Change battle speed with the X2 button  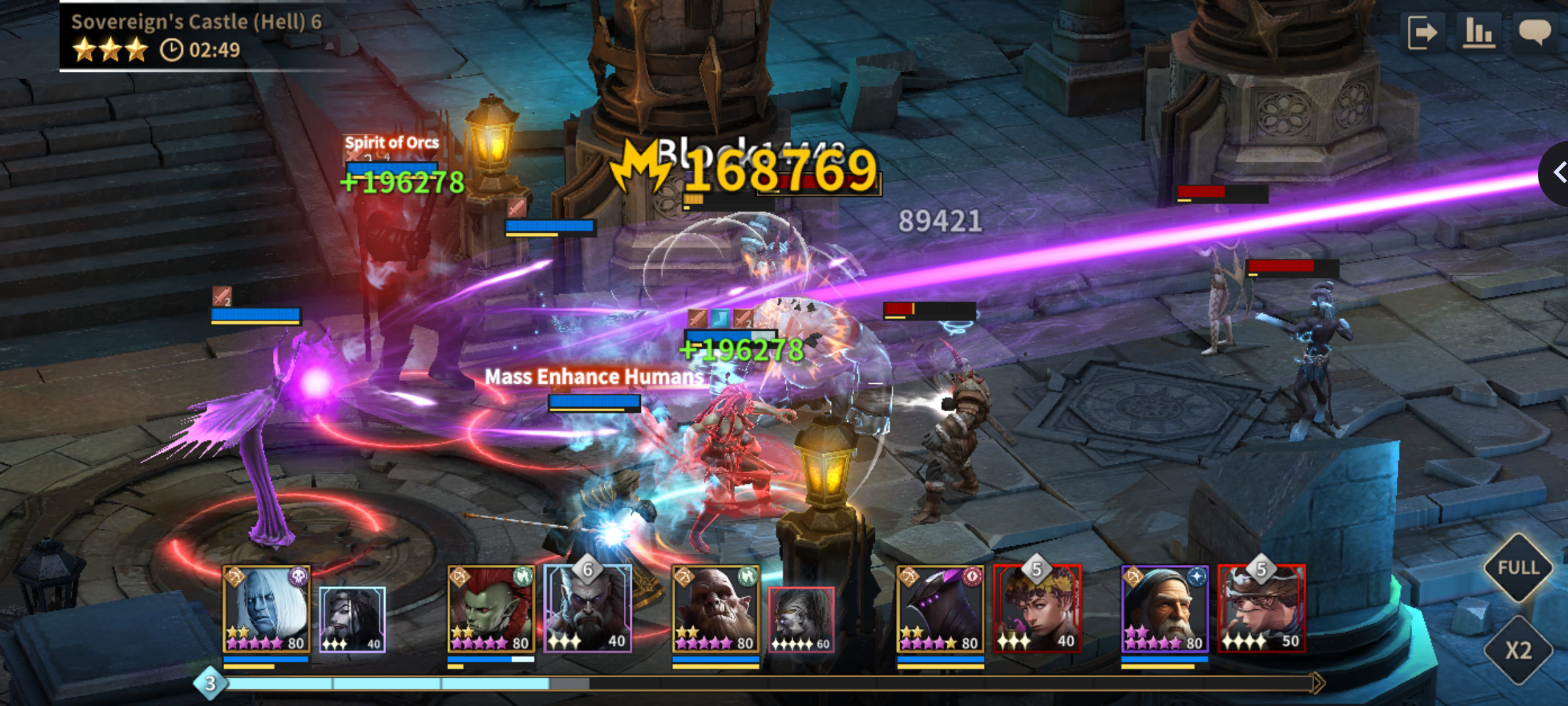coord(1518,650)
